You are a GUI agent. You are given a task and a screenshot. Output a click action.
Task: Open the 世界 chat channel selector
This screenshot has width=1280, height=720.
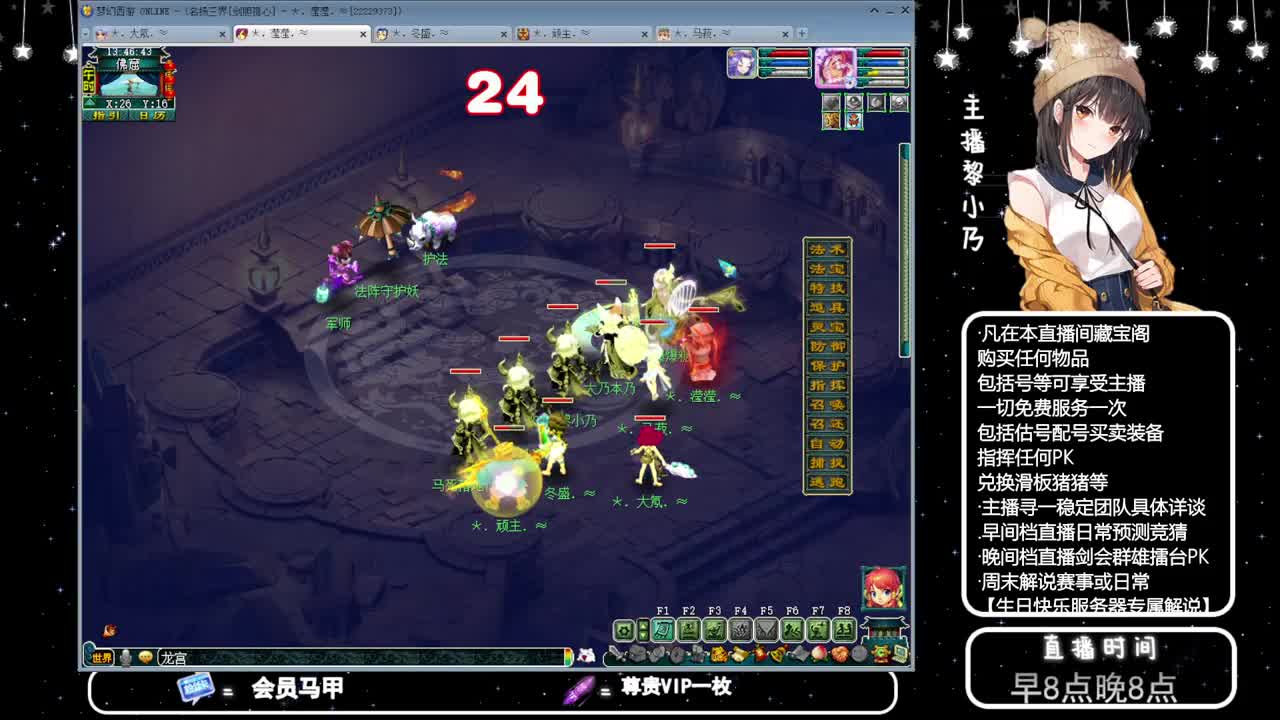point(102,657)
